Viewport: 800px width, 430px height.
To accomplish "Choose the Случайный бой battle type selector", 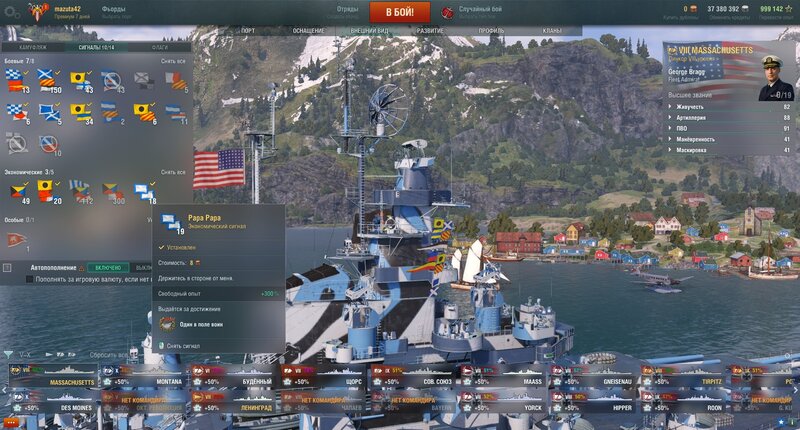I will tap(478, 12).
